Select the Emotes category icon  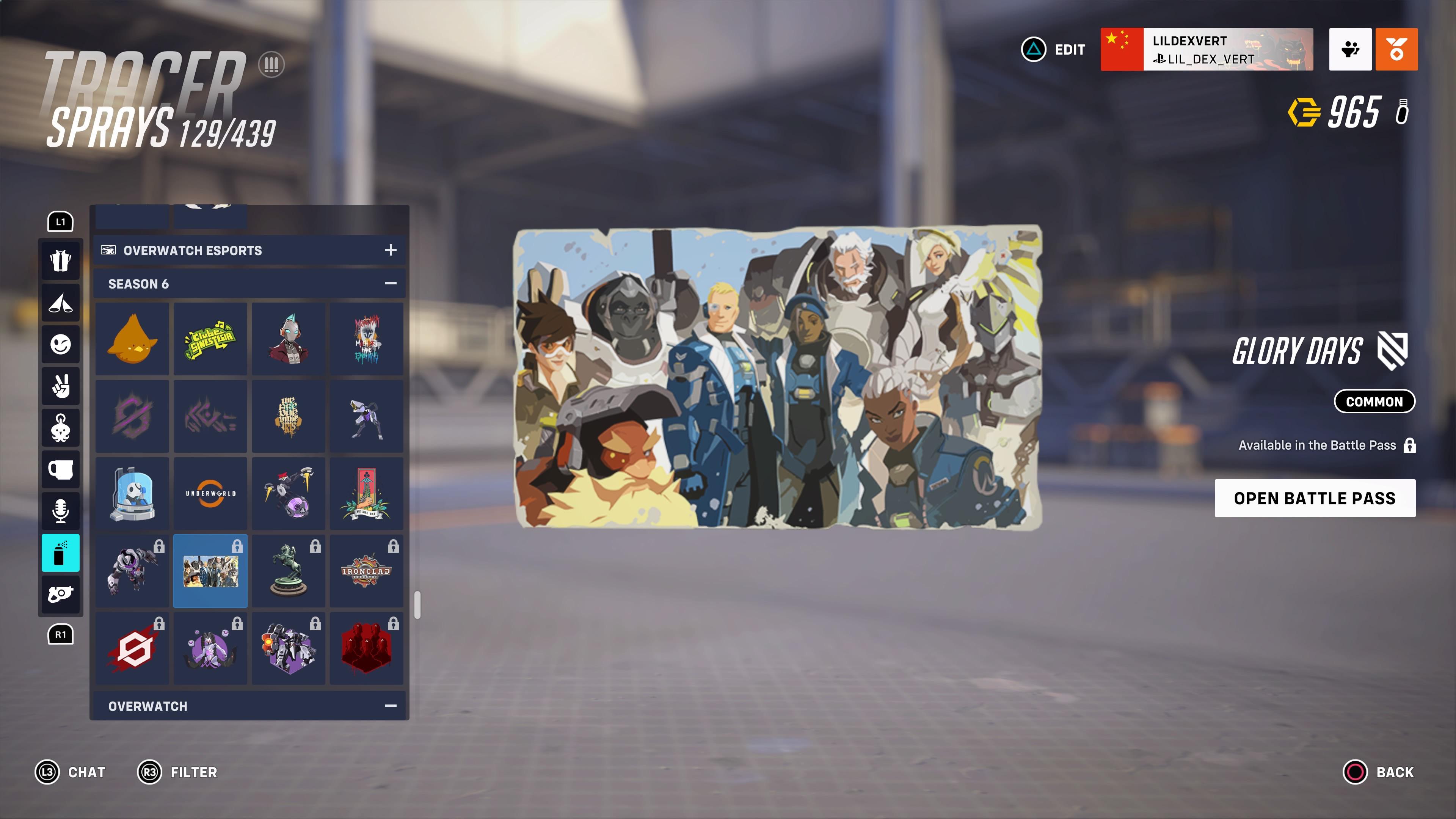click(61, 344)
